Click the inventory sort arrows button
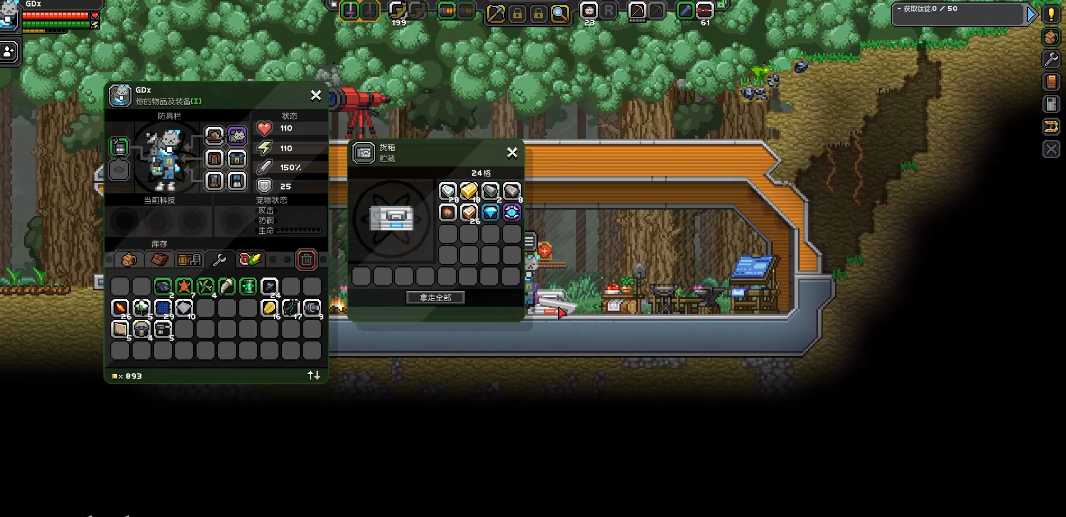Image resolution: width=1066 pixels, height=517 pixels. point(314,375)
